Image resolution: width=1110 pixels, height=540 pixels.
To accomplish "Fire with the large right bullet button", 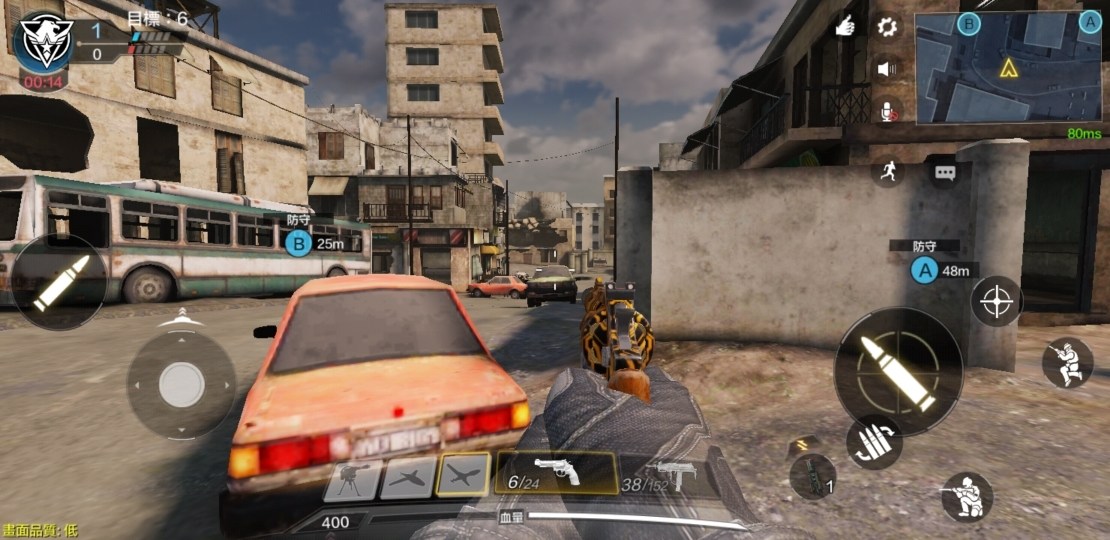I will pos(898,371).
